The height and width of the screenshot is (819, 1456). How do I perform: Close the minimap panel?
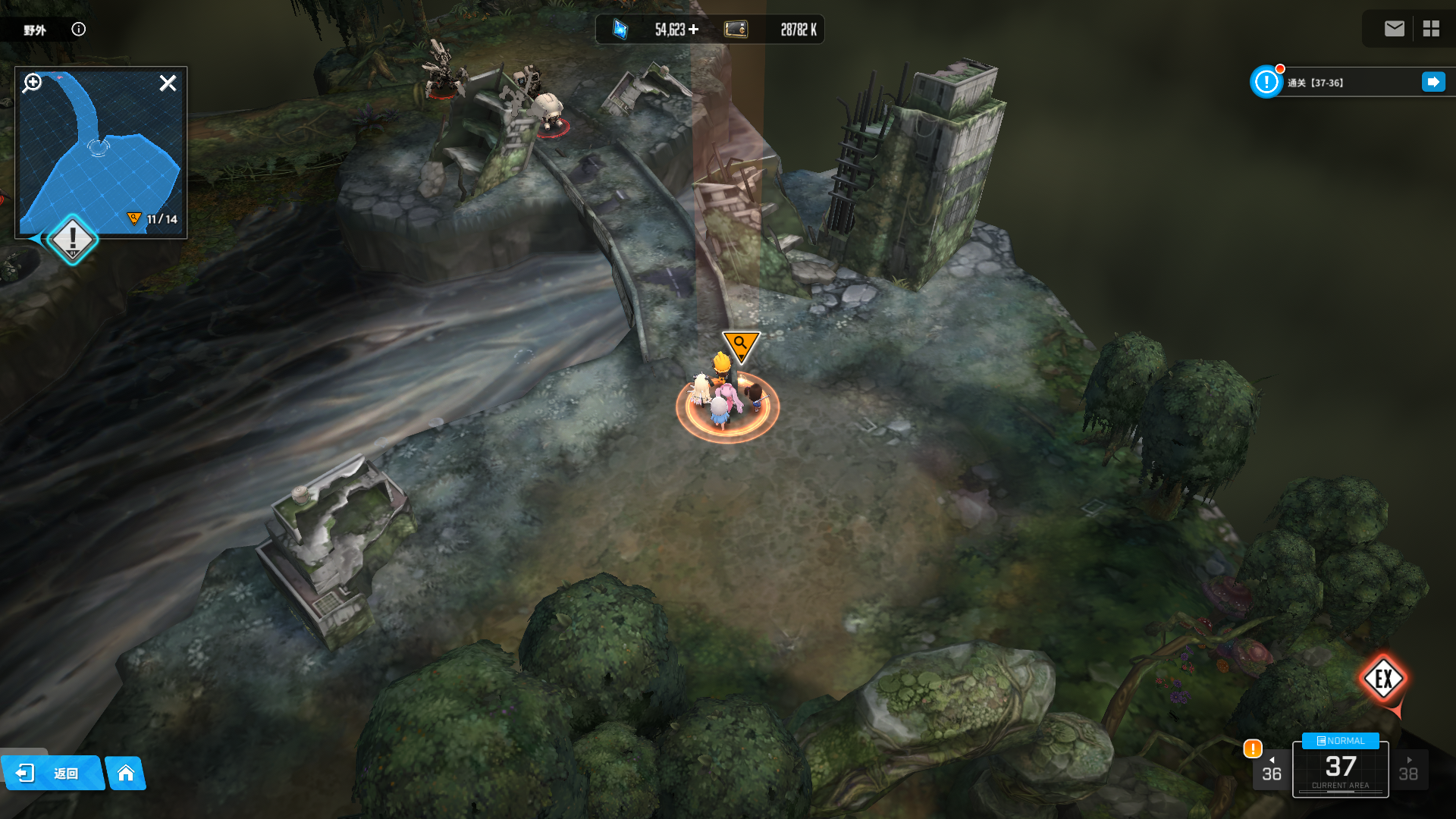click(168, 83)
